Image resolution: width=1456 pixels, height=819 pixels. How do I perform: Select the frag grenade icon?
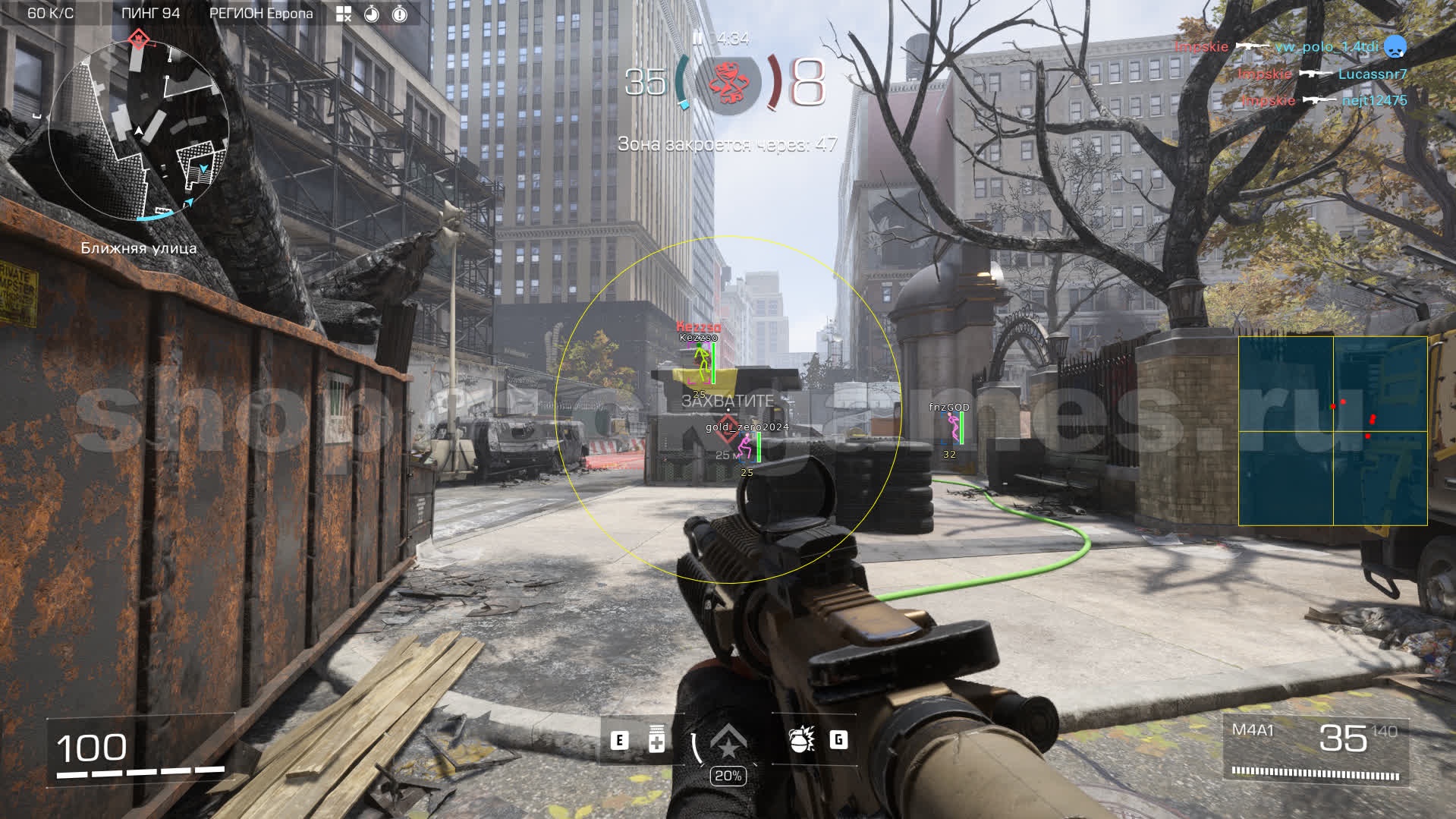tap(800, 739)
